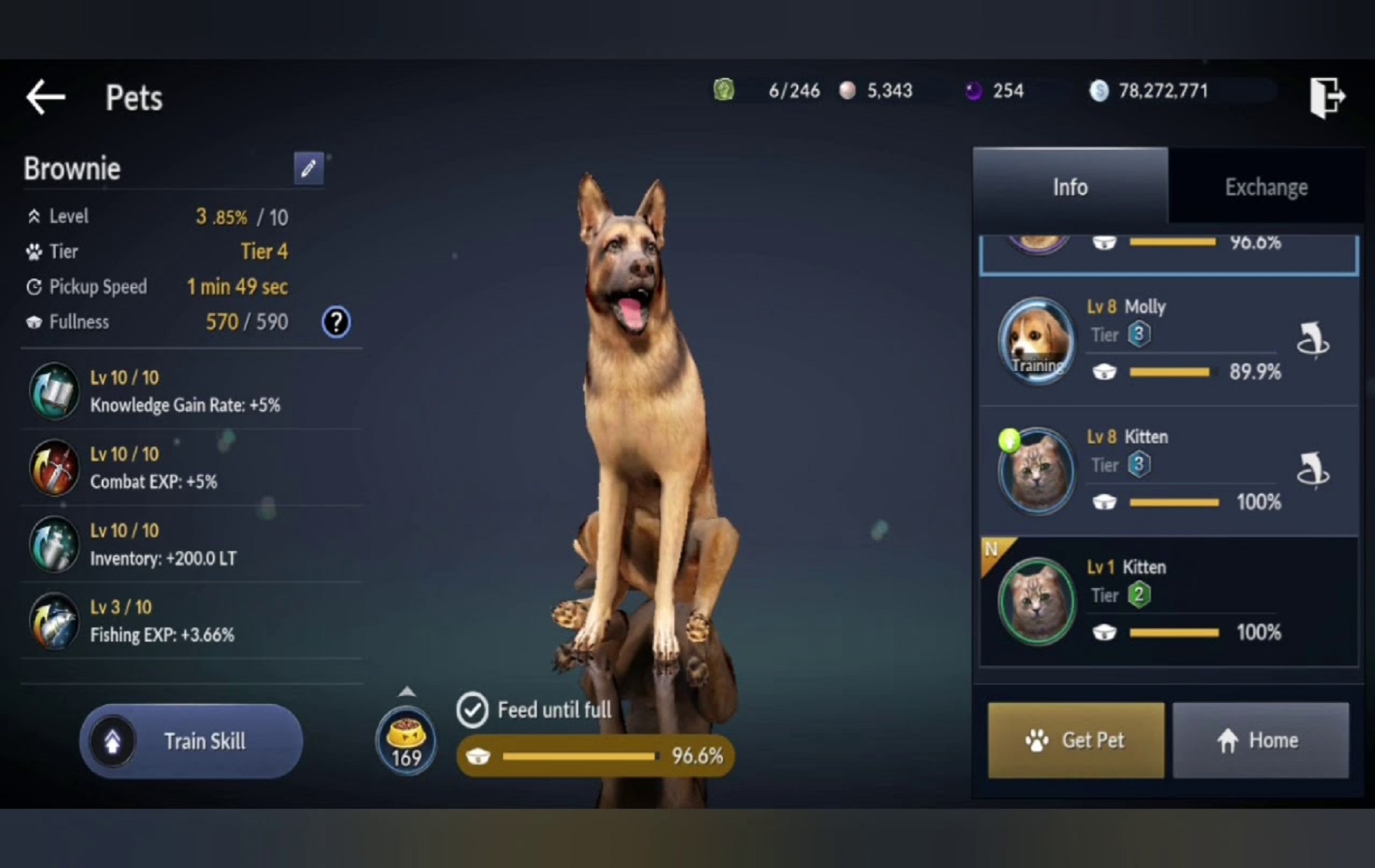
Task: Exit the Pets screen via door icon
Action: [x=1329, y=98]
